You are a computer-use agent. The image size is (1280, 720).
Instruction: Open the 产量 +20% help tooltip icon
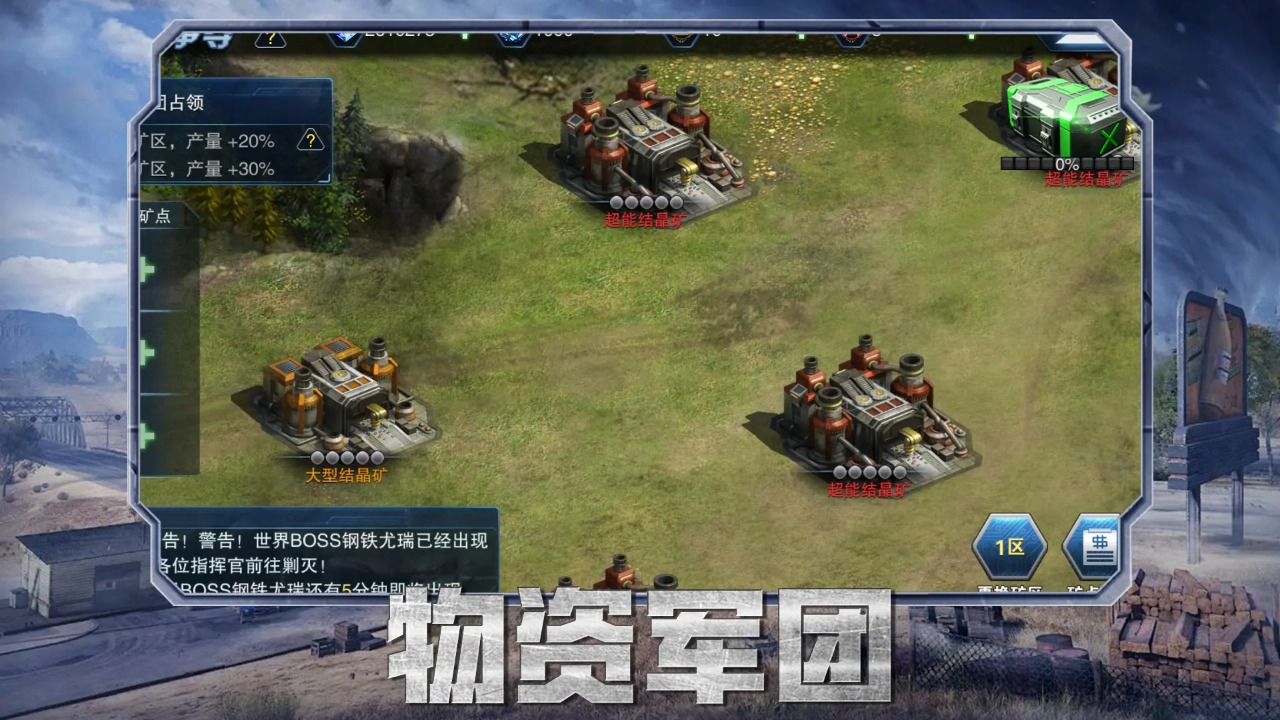pyautogui.click(x=310, y=140)
